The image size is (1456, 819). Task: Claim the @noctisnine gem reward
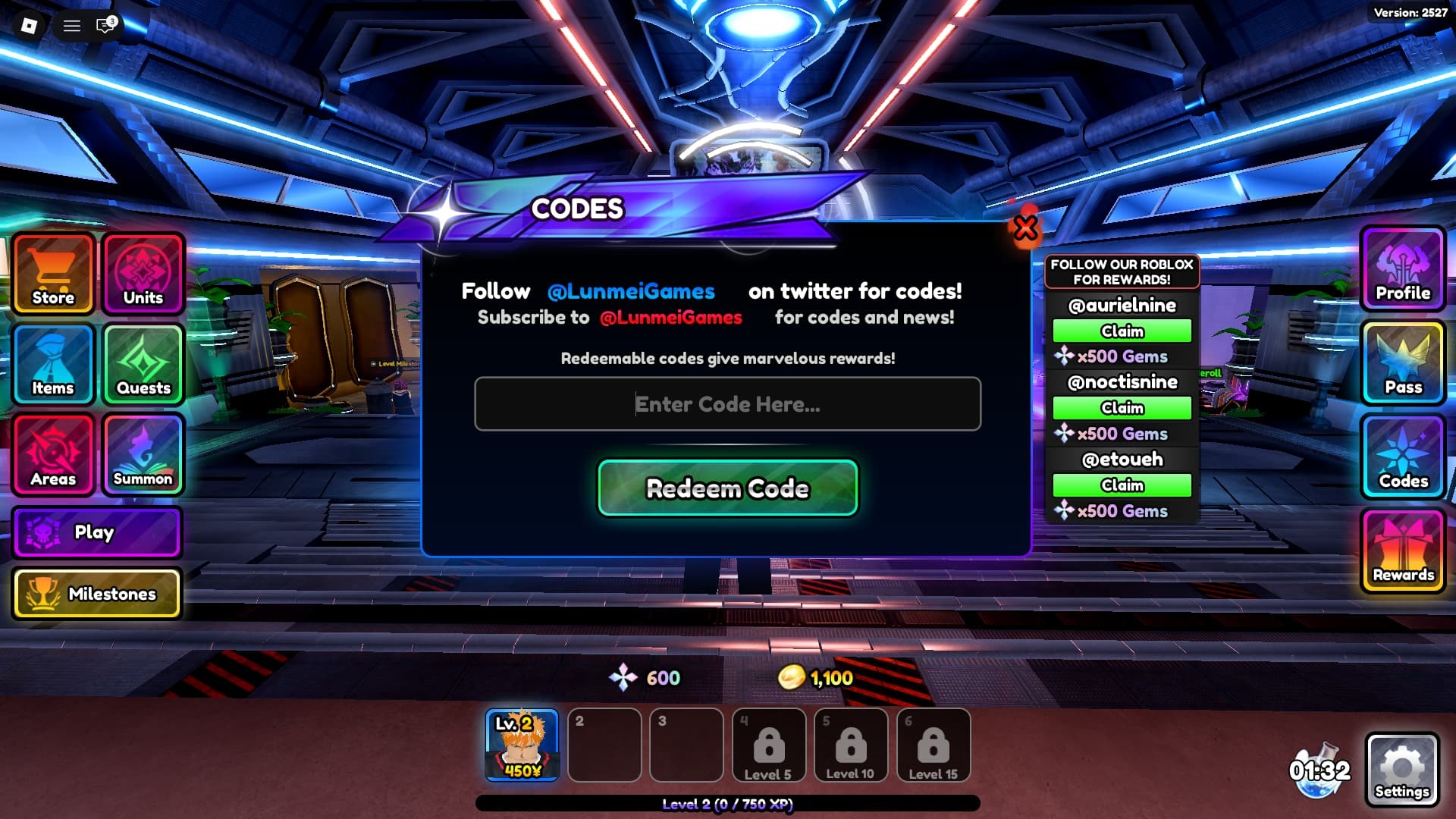click(x=1122, y=408)
